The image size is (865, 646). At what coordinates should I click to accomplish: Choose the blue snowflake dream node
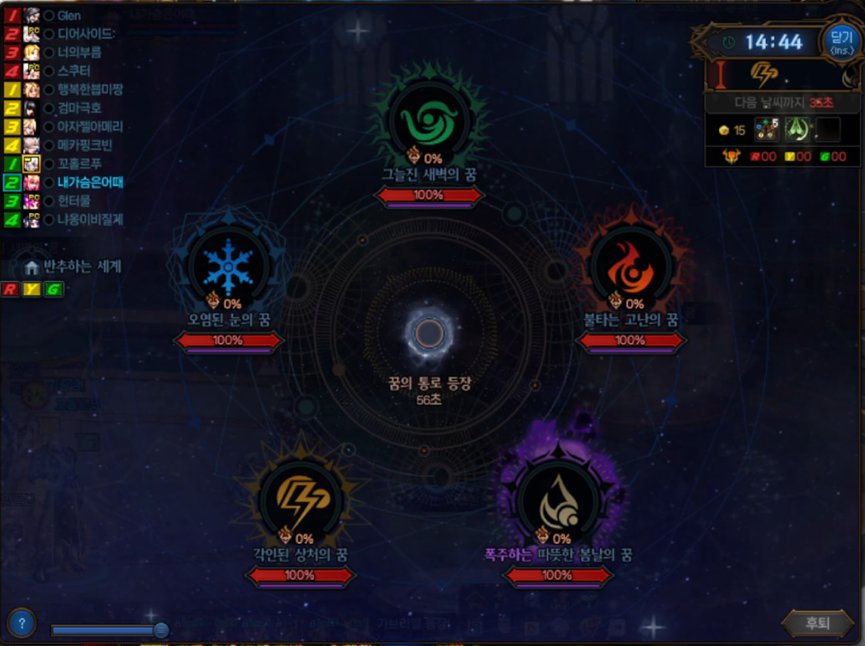[x=229, y=265]
